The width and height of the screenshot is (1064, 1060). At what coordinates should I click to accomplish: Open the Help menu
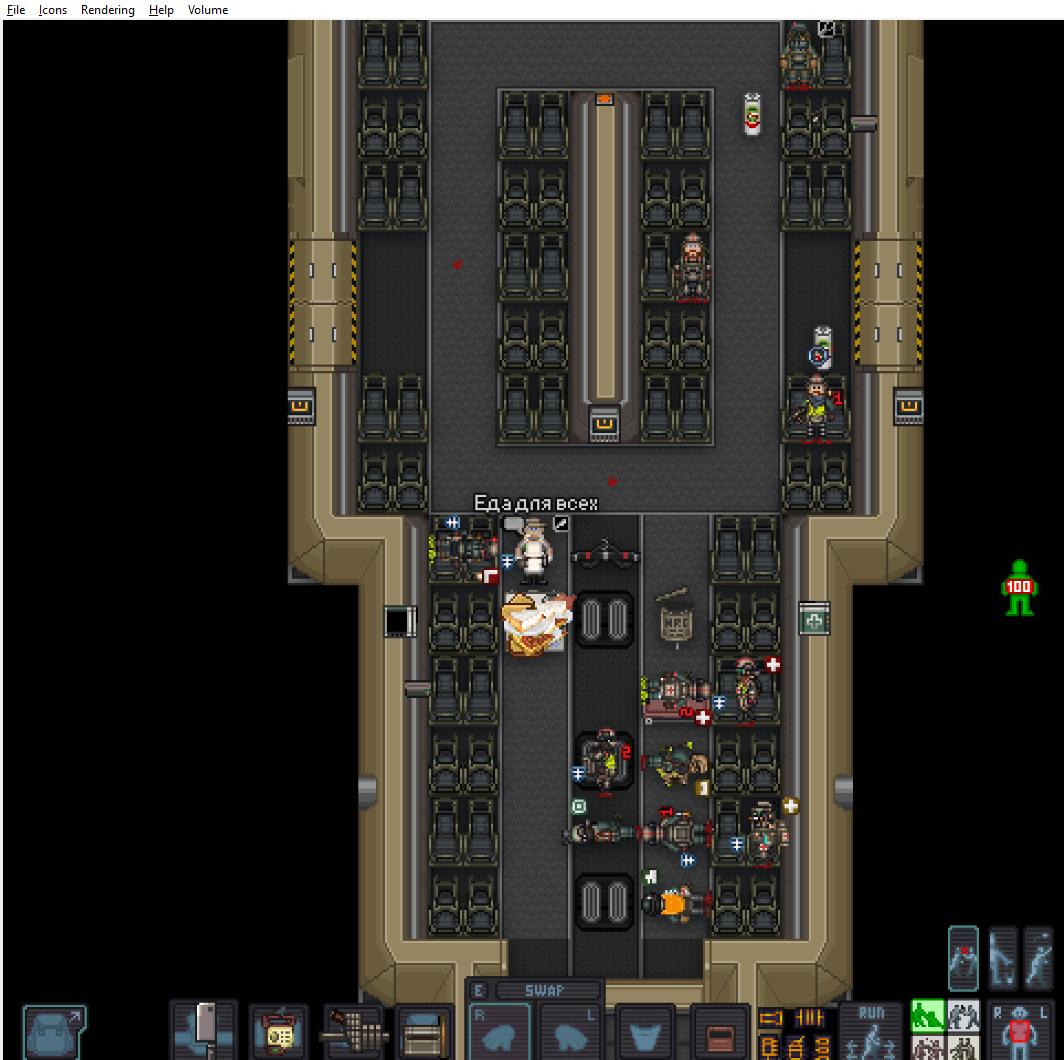(x=161, y=10)
